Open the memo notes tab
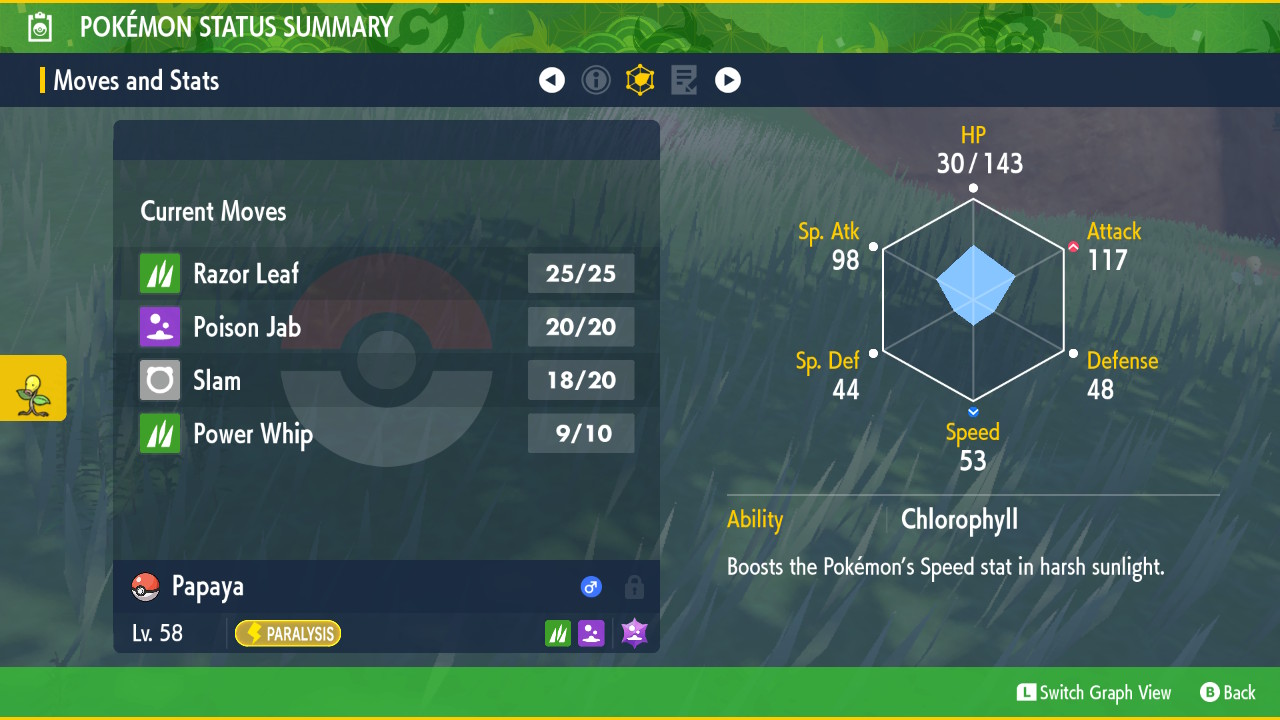The height and width of the screenshot is (720, 1280). click(684, 80)
